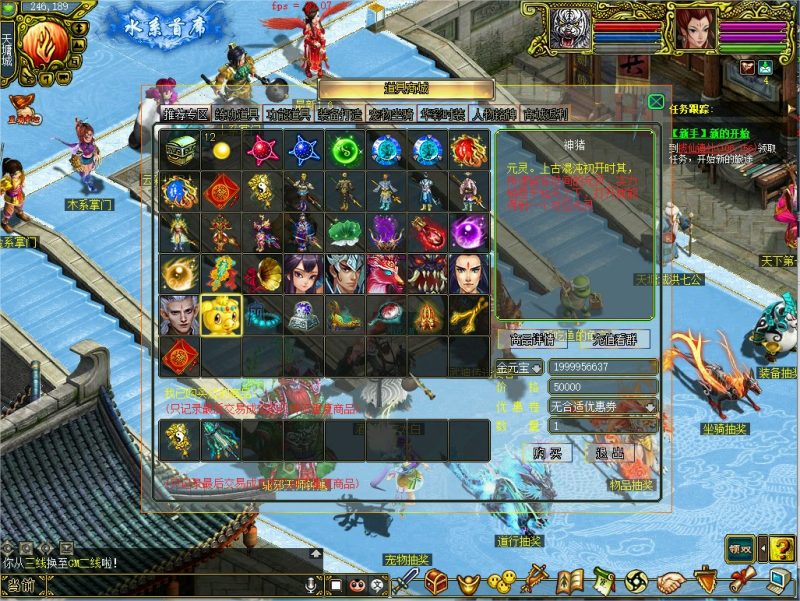
Task: Click the quantity input field
Action: [x=602, y=425]
